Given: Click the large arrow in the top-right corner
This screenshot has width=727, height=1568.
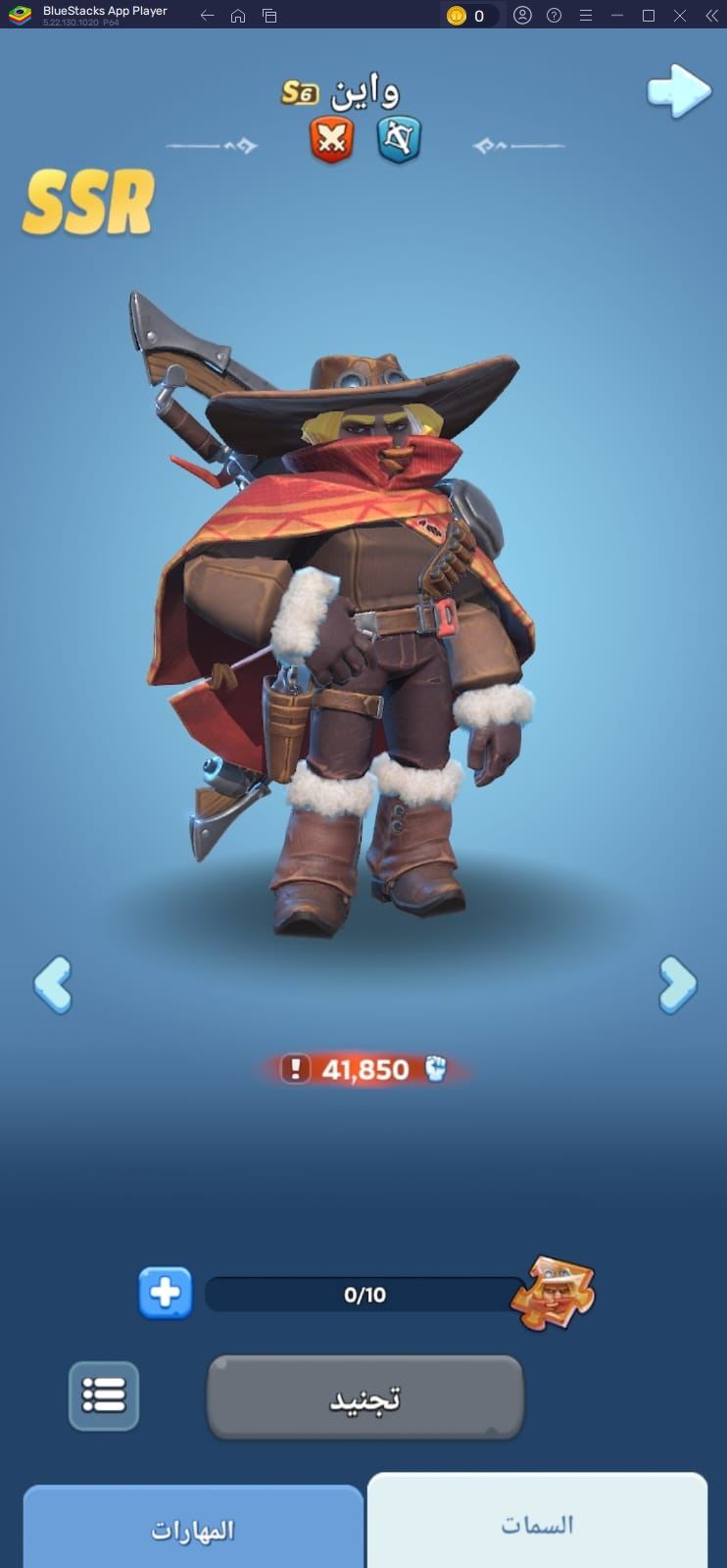Looking at the screenshot, I should 678,91.
